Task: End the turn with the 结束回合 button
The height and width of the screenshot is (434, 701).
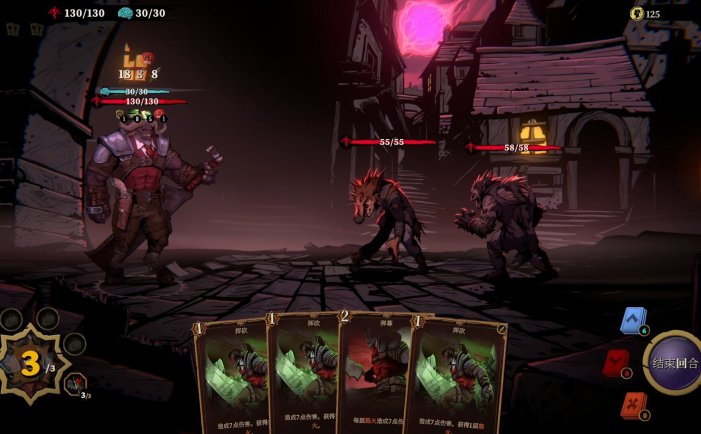Action: [x=674, y=363]
